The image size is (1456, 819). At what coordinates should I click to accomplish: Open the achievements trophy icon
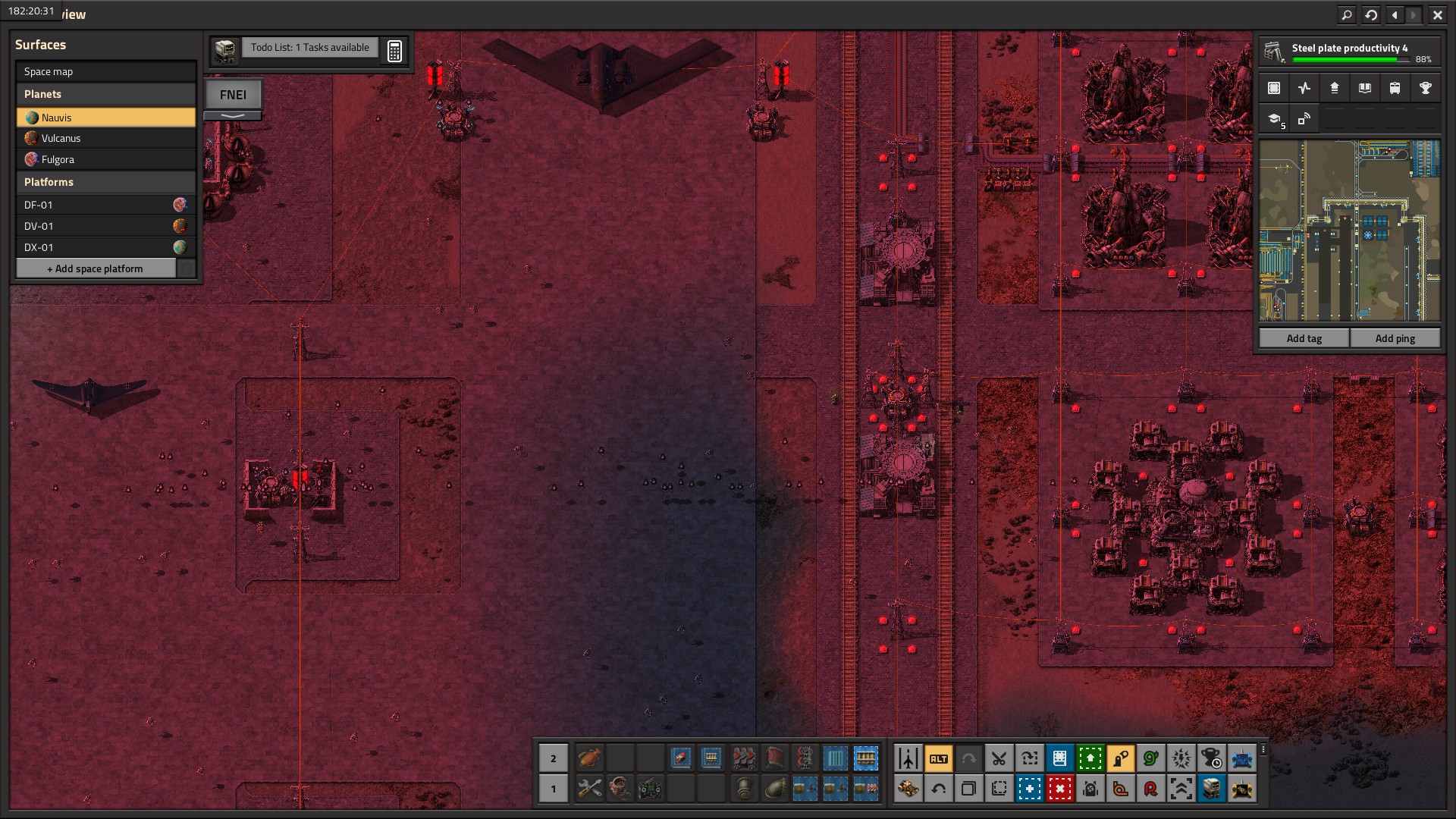pos(1425,88)
